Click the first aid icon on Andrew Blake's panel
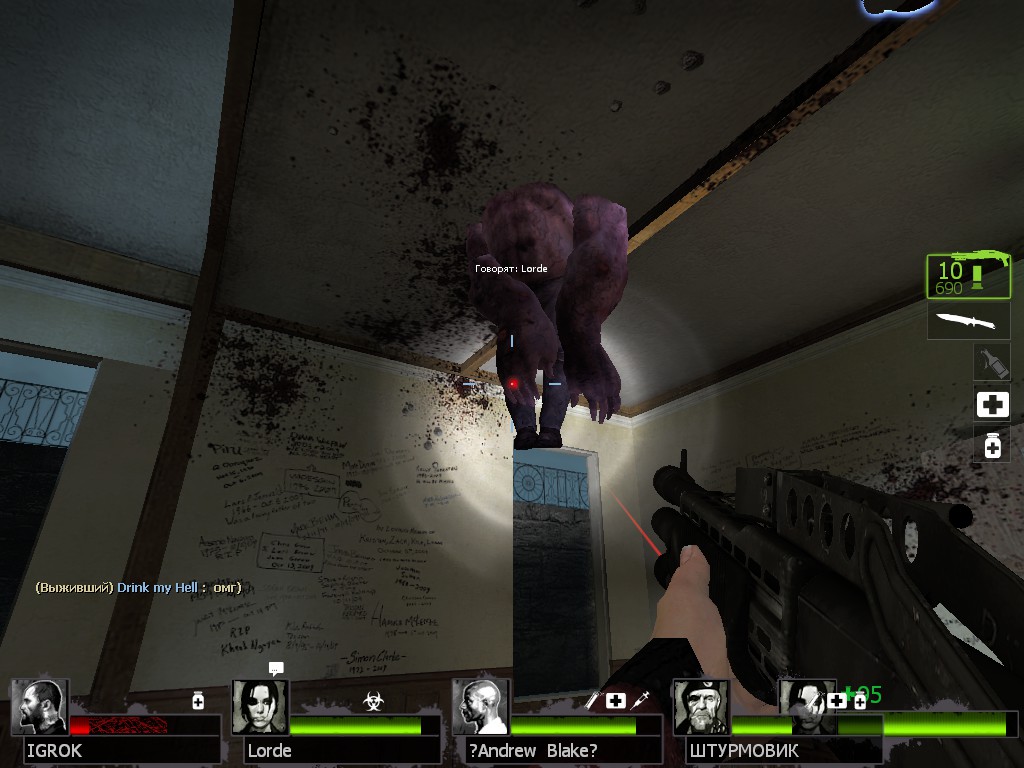 tap(616, 701)
